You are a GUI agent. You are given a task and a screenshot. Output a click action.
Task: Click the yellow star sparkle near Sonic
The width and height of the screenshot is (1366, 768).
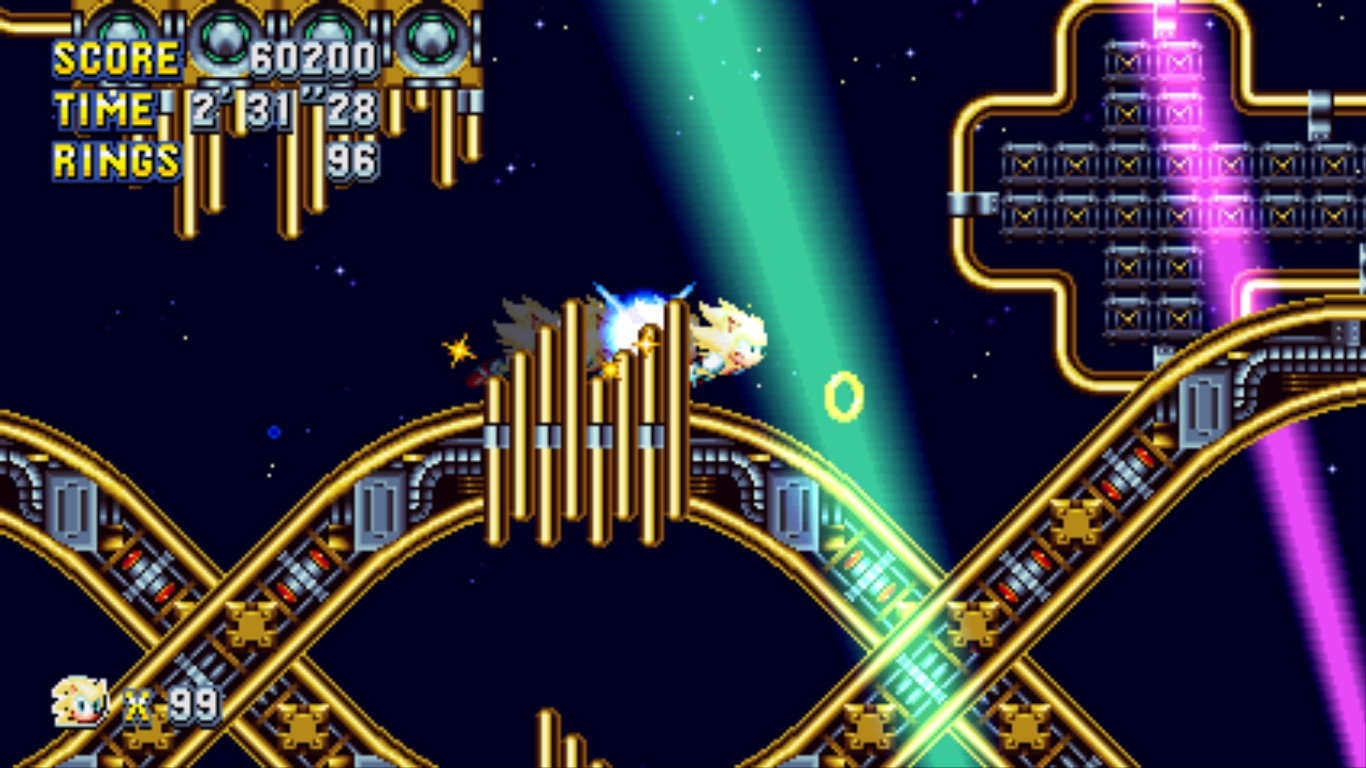(458, 350)
